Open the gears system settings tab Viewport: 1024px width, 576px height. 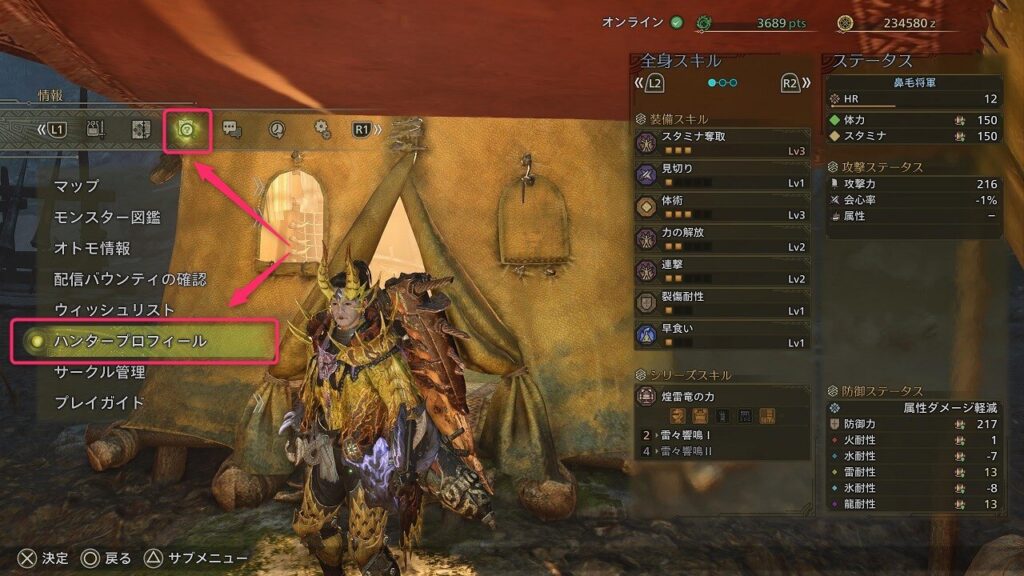point(322,129)
